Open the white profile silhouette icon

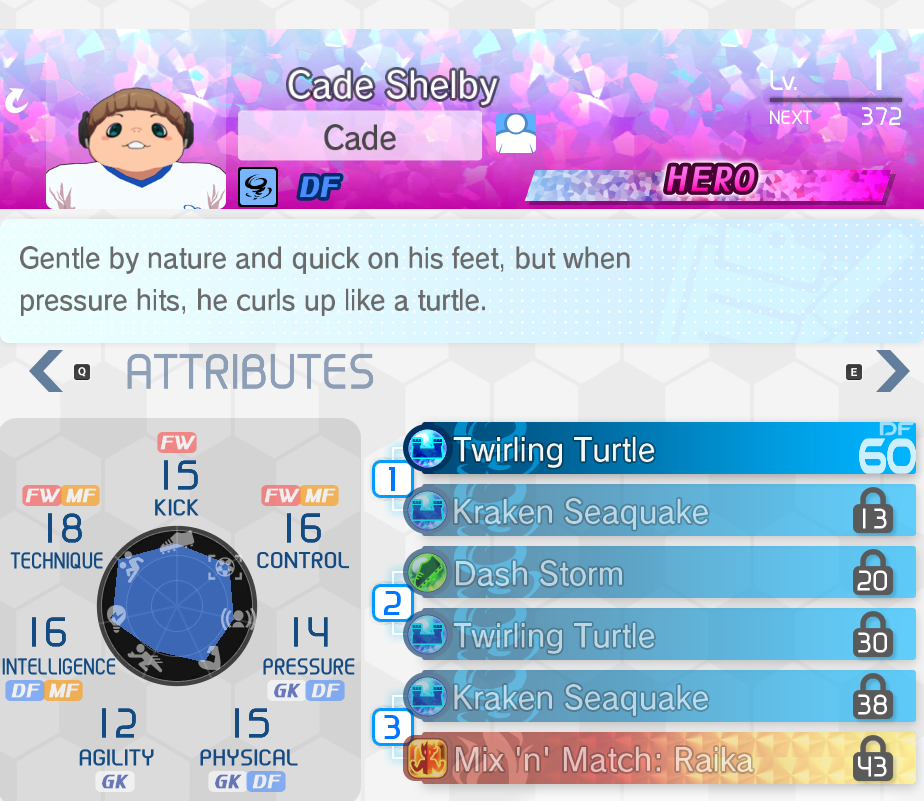[x=516, y=134]
